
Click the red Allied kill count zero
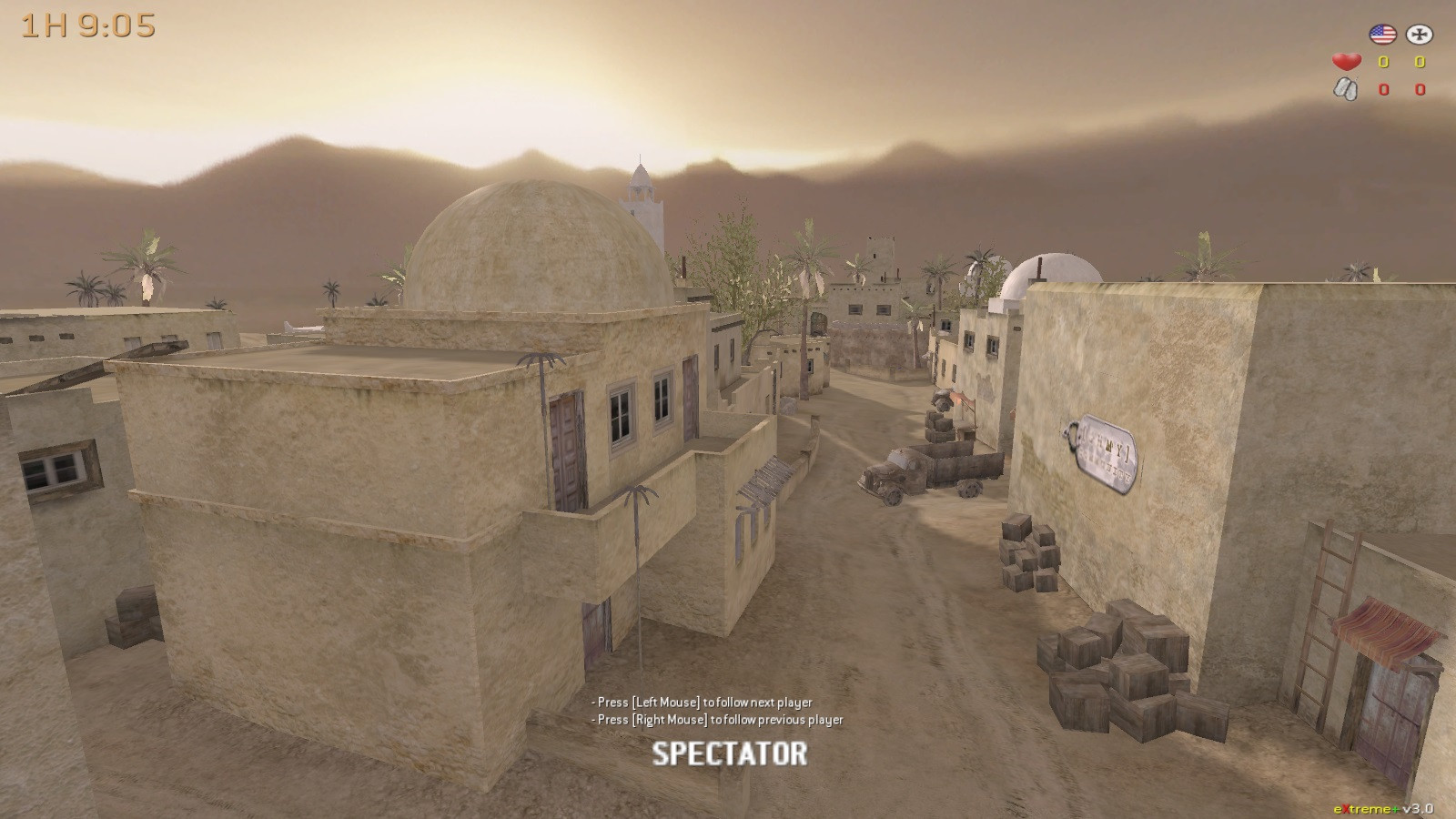[x=1382, y=89]
